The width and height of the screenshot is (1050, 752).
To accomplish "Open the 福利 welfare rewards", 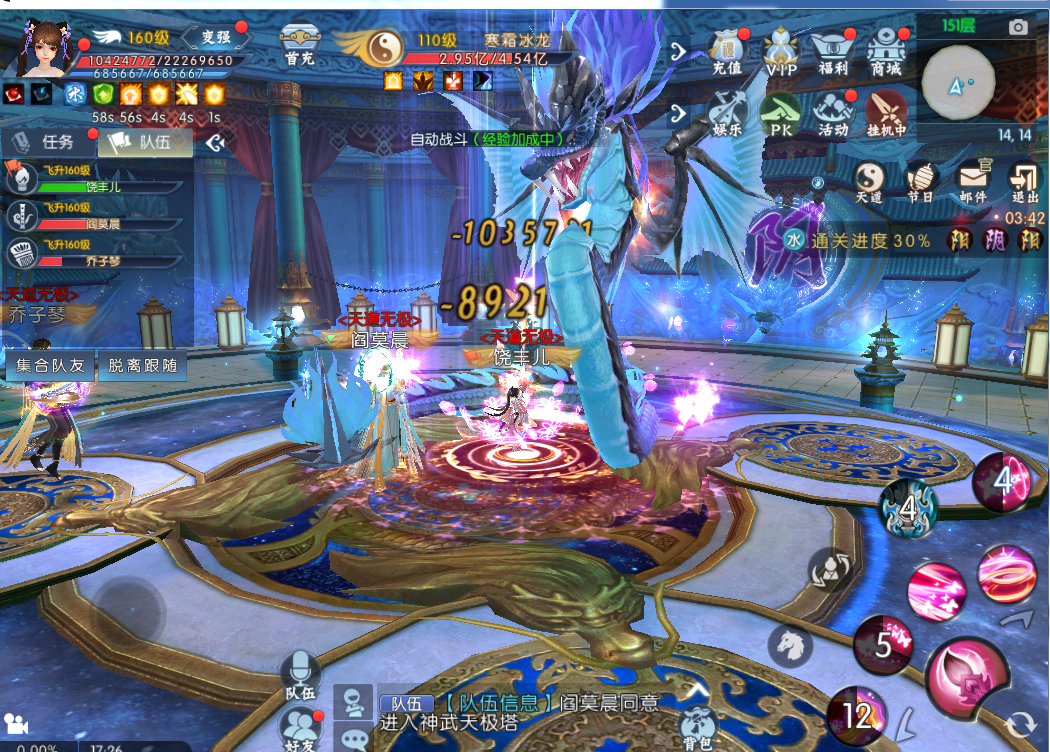I will click(x=832, y=51).
